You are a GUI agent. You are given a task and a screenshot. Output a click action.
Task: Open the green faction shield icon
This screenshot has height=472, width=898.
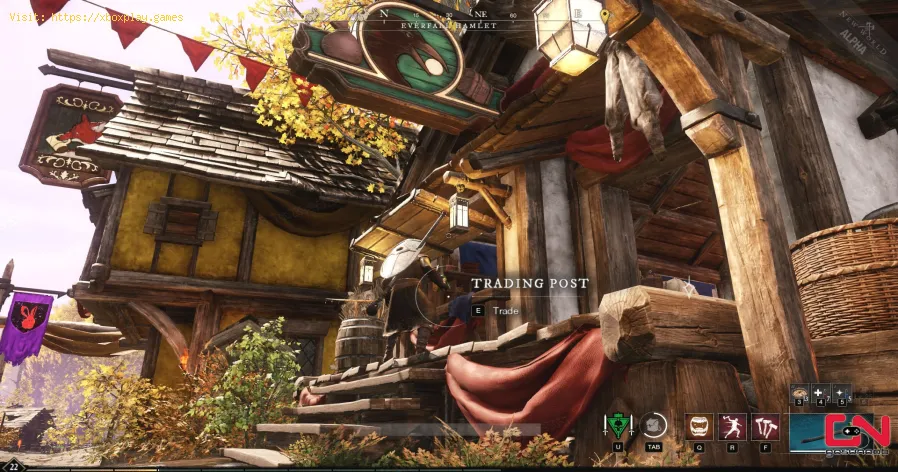pos(620,427)
